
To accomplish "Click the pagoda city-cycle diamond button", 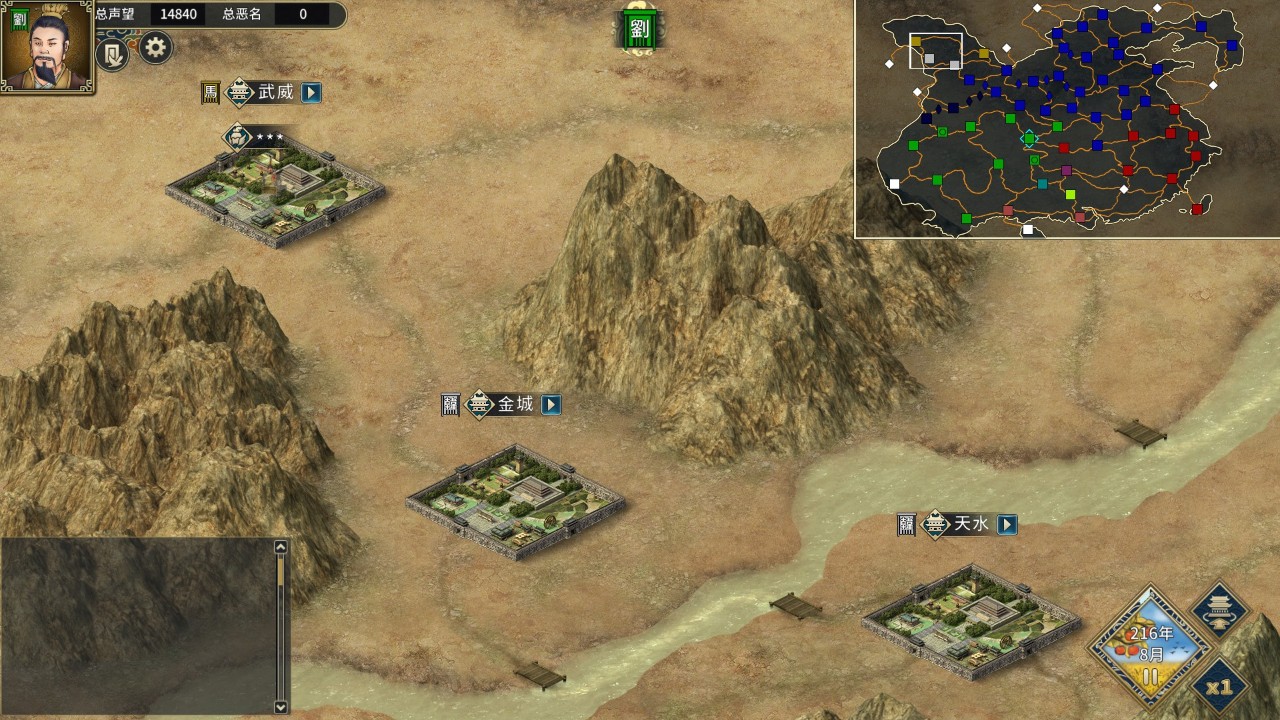I will point(1221,609).
